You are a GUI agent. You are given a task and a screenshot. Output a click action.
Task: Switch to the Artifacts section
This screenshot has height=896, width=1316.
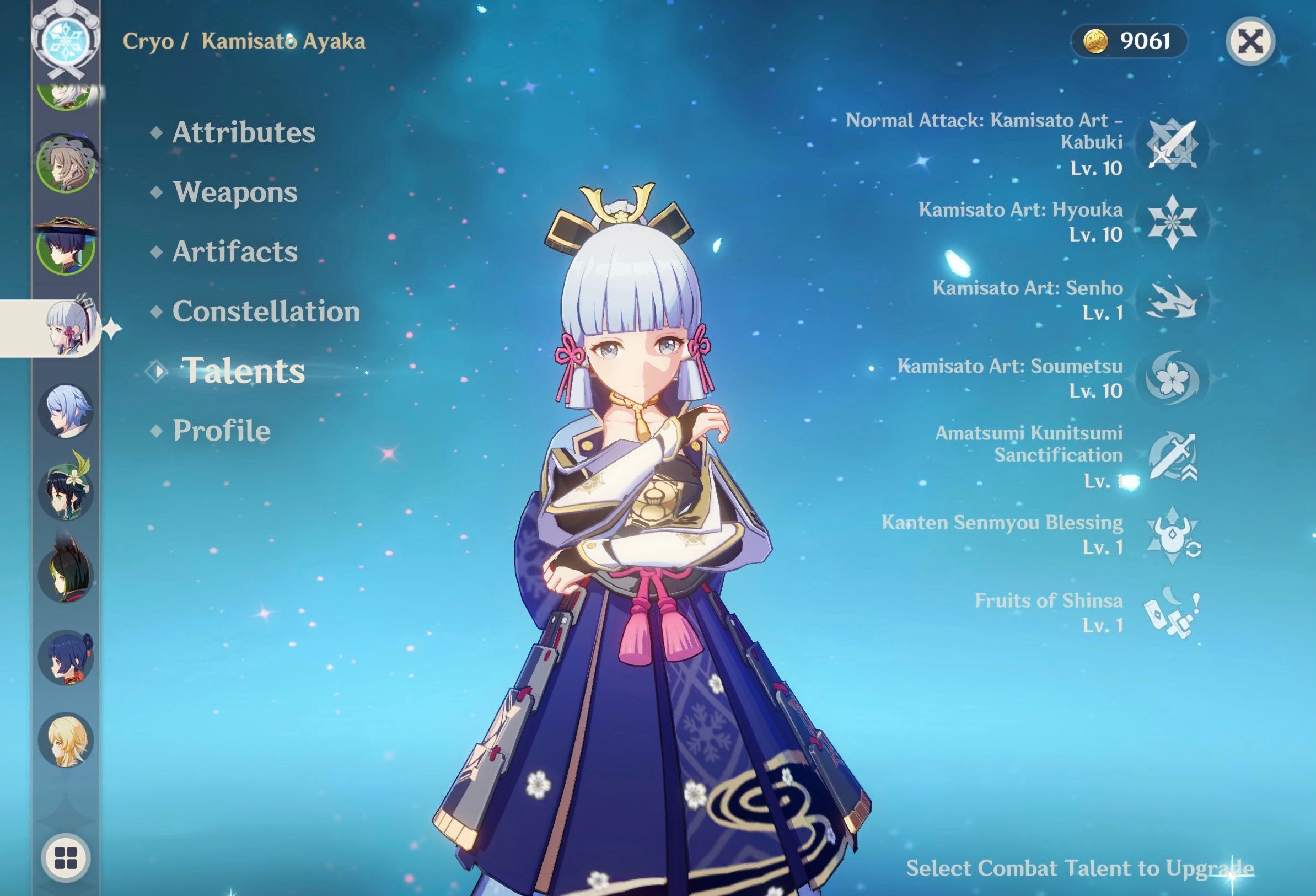click(x=235, y=252)
